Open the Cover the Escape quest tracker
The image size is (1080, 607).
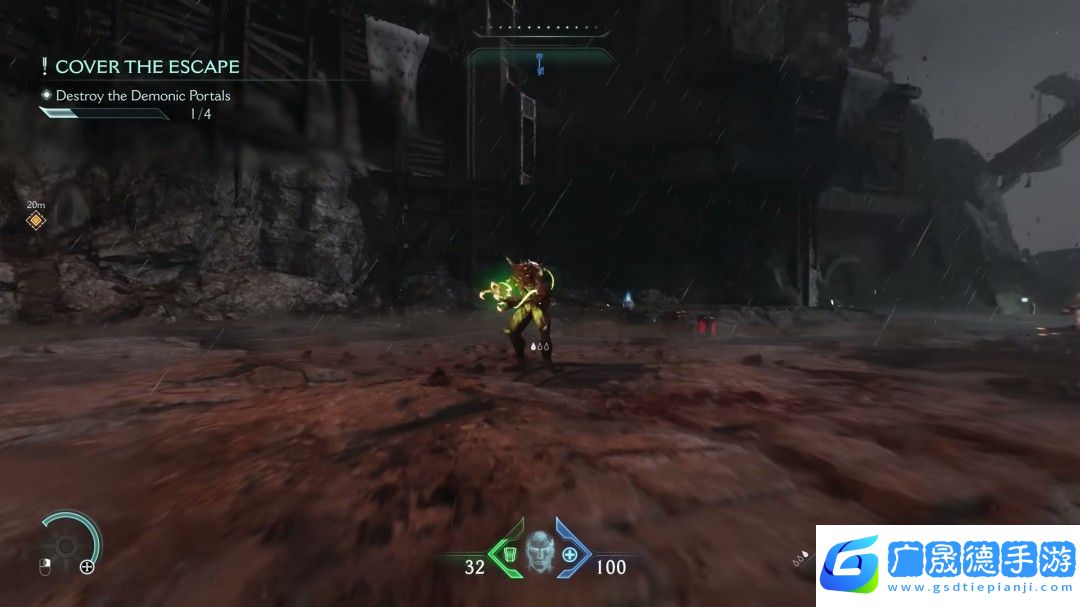click(x=147, y=67)
